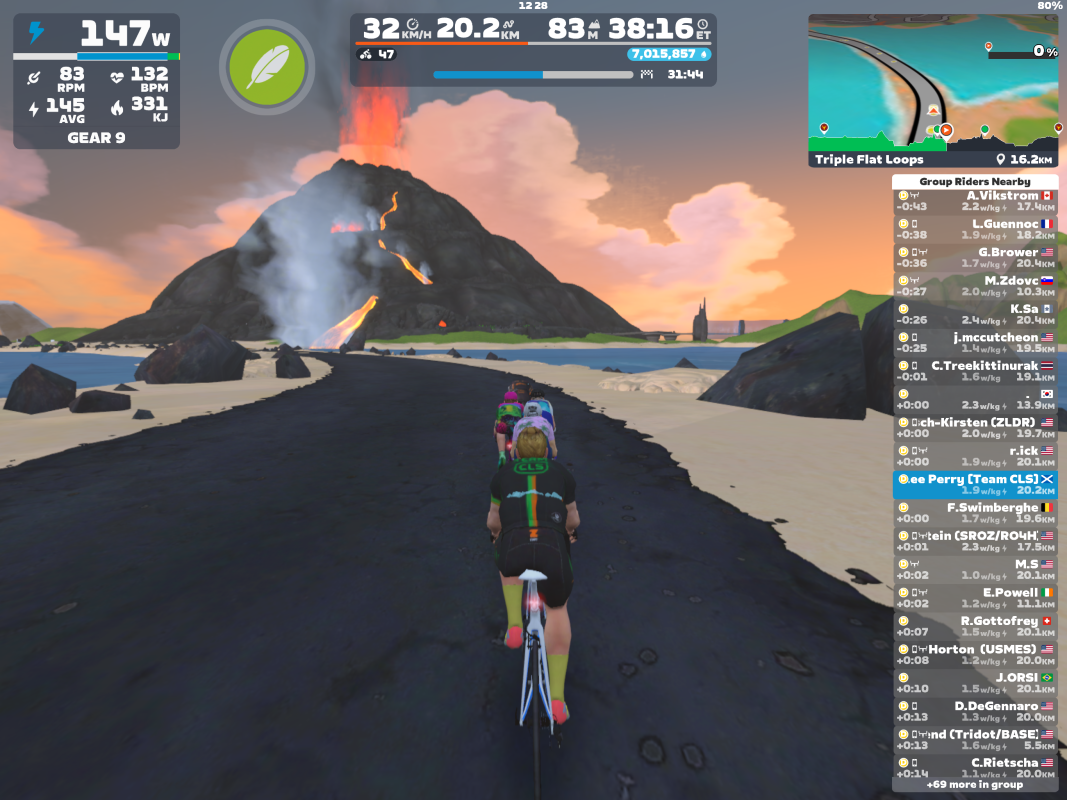Click the Group Riders Nearby header

point(975,182)
